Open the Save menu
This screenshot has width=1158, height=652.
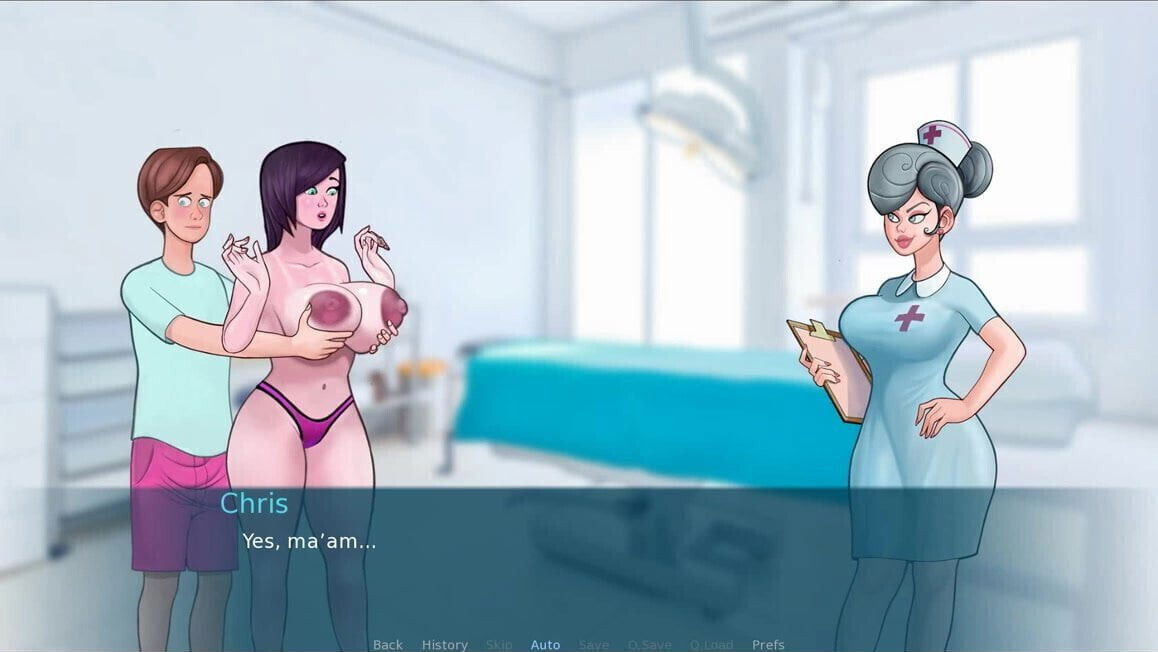point(593,645)
